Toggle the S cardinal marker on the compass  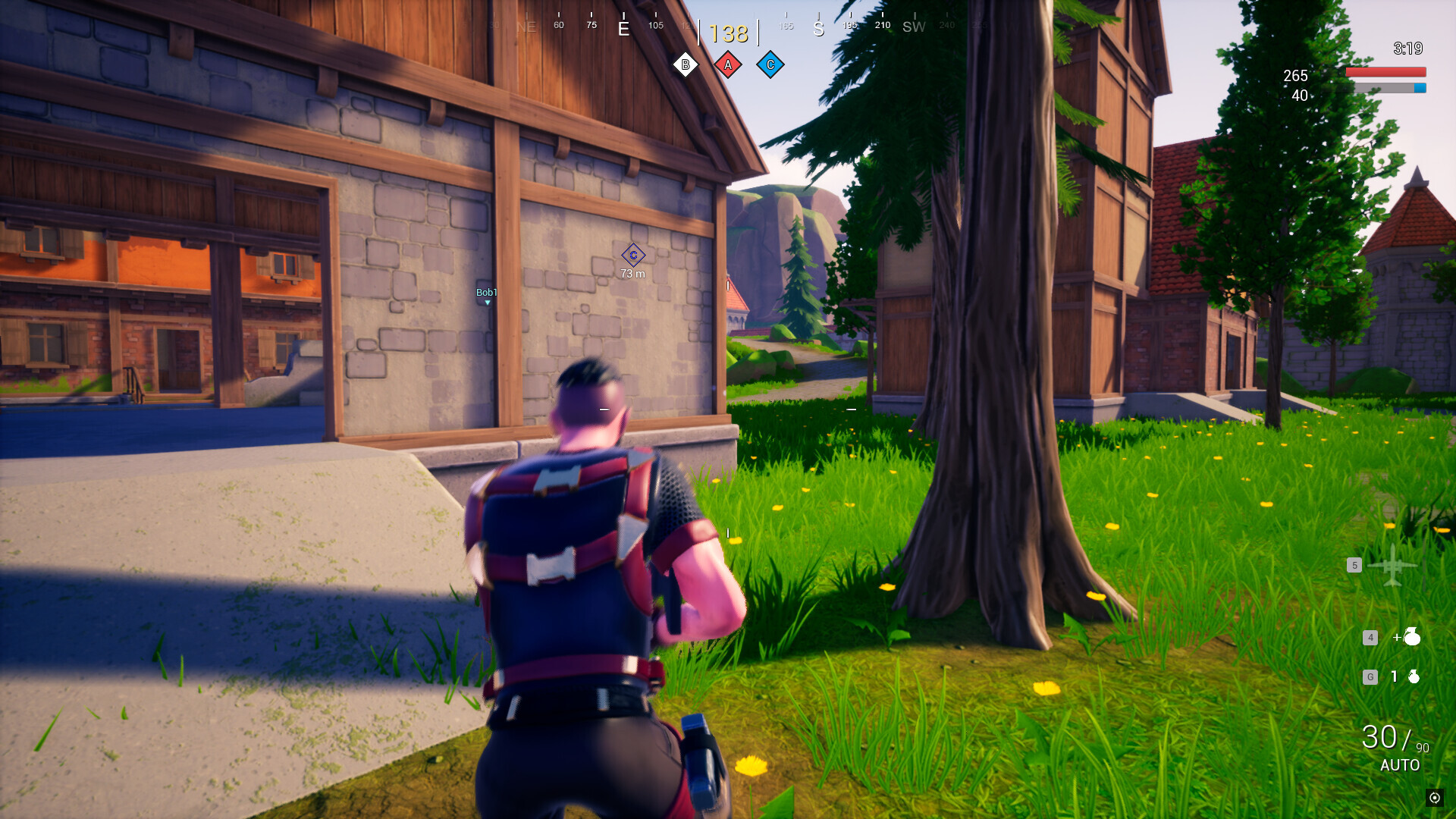817,27
